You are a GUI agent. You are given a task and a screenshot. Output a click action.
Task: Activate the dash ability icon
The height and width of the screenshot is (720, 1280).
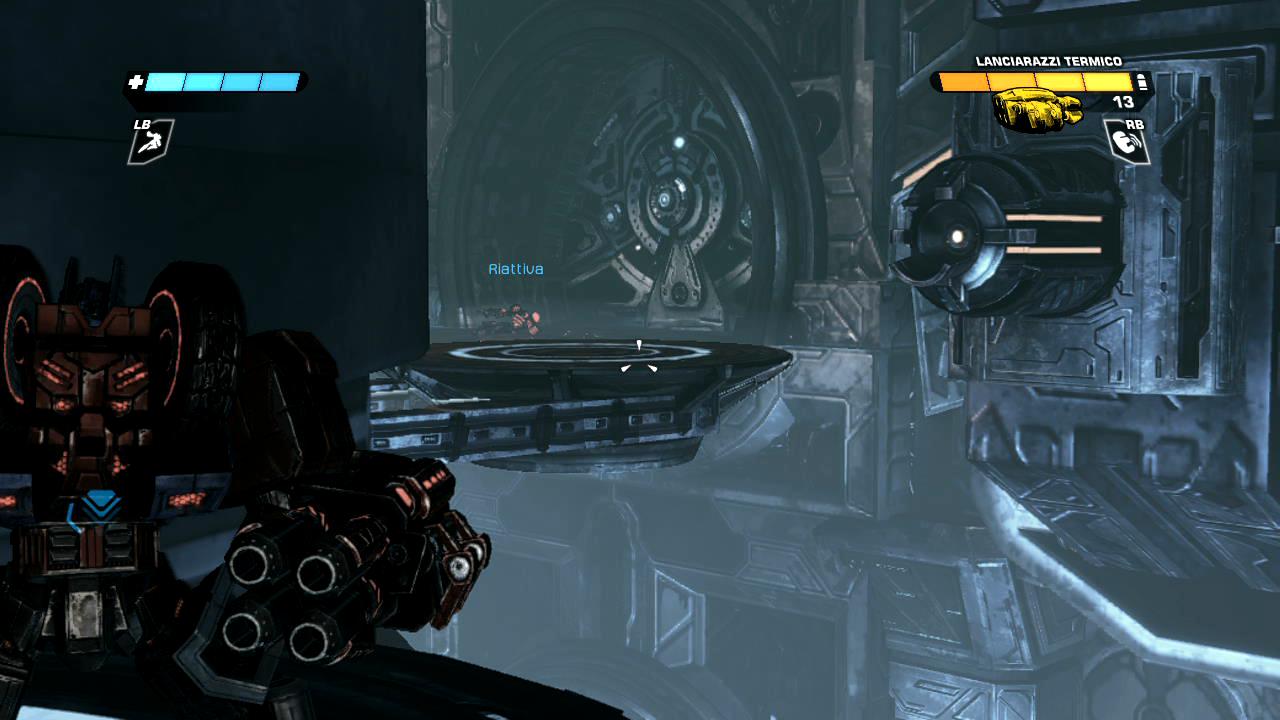click(151, 143)
